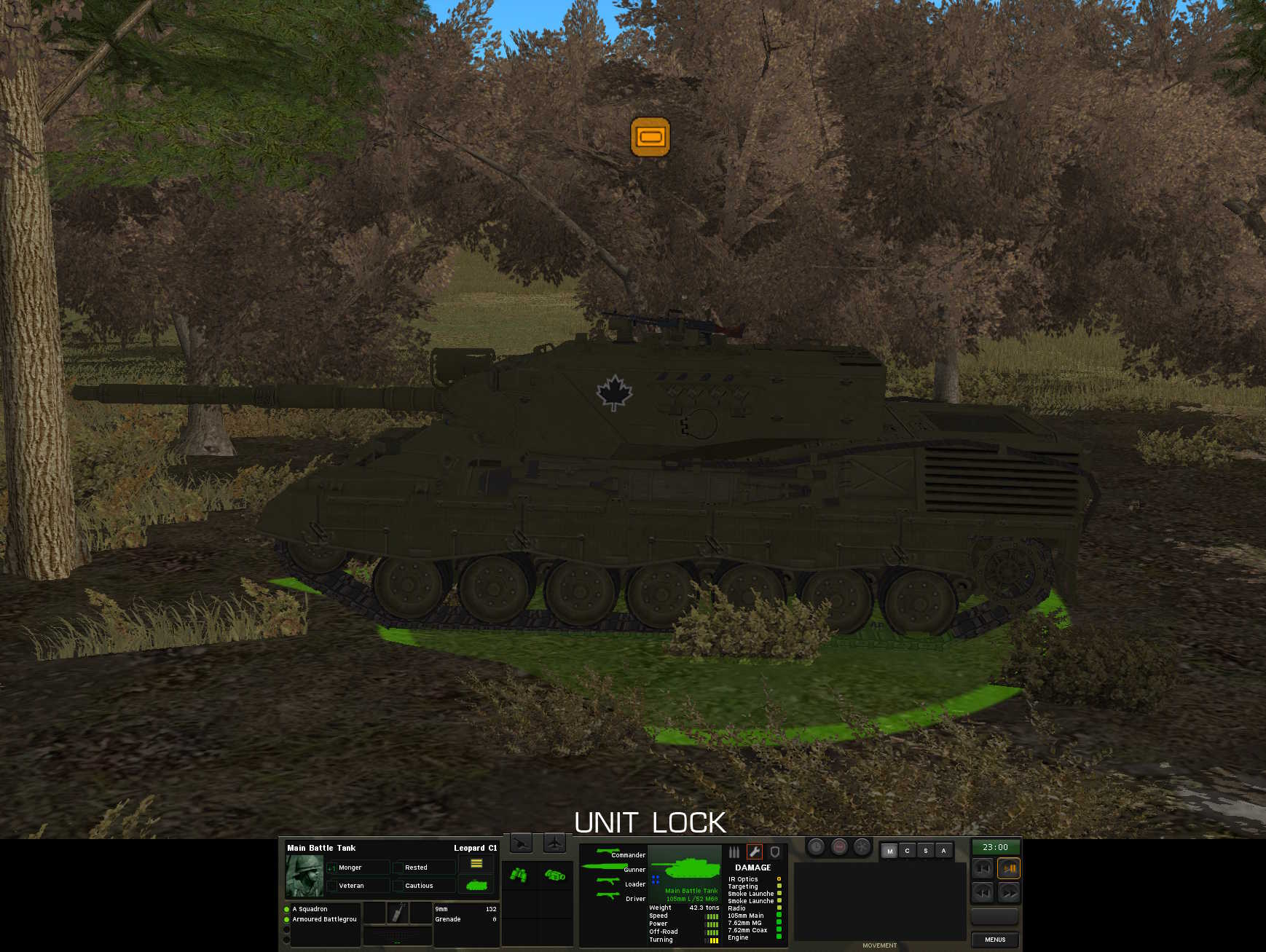Screen dimensions: 1266x952
Task: Click the orange floating unit icon above tank
Action: [650, 137]
